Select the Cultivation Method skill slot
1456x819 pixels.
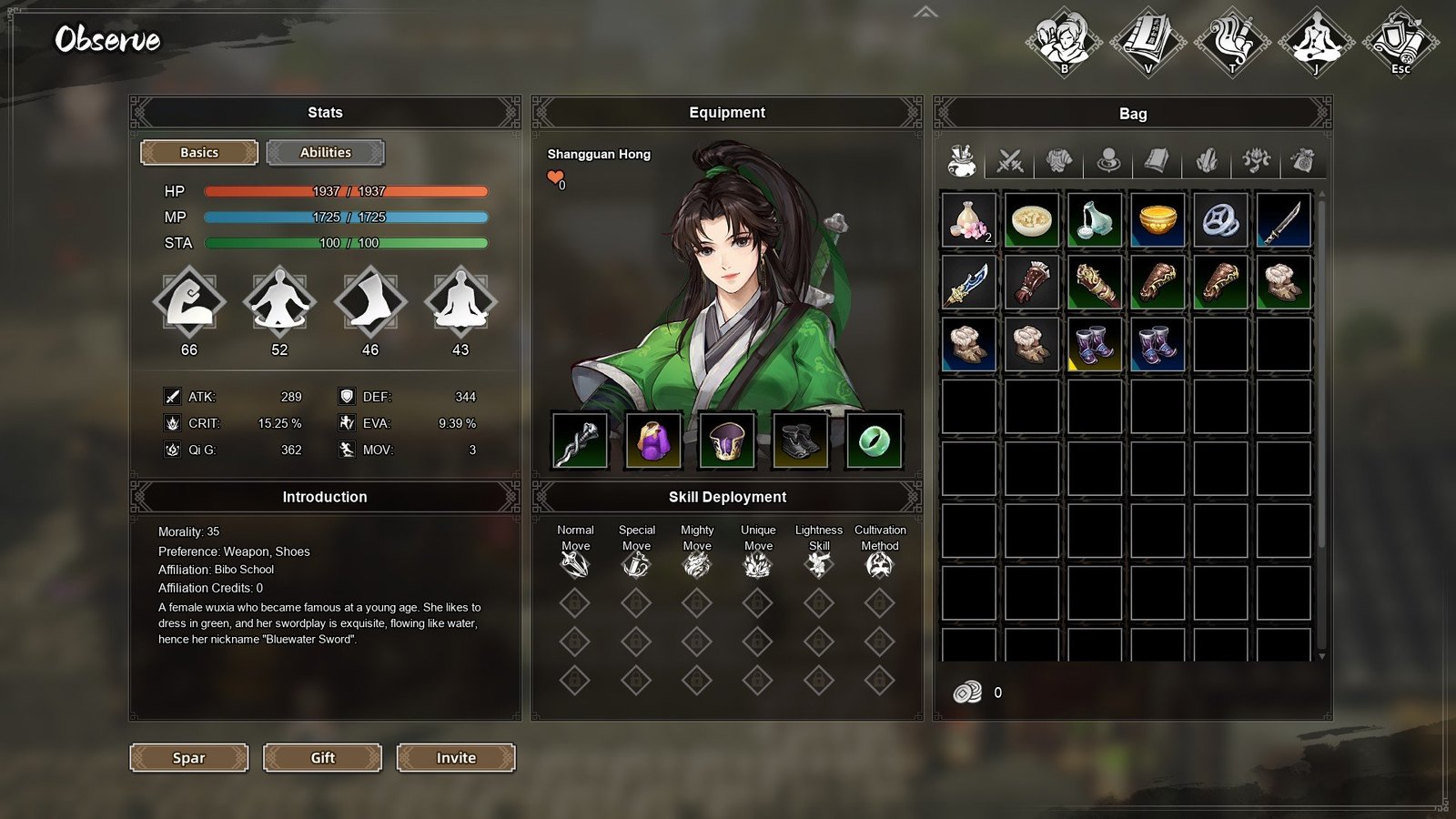(879, 565)
